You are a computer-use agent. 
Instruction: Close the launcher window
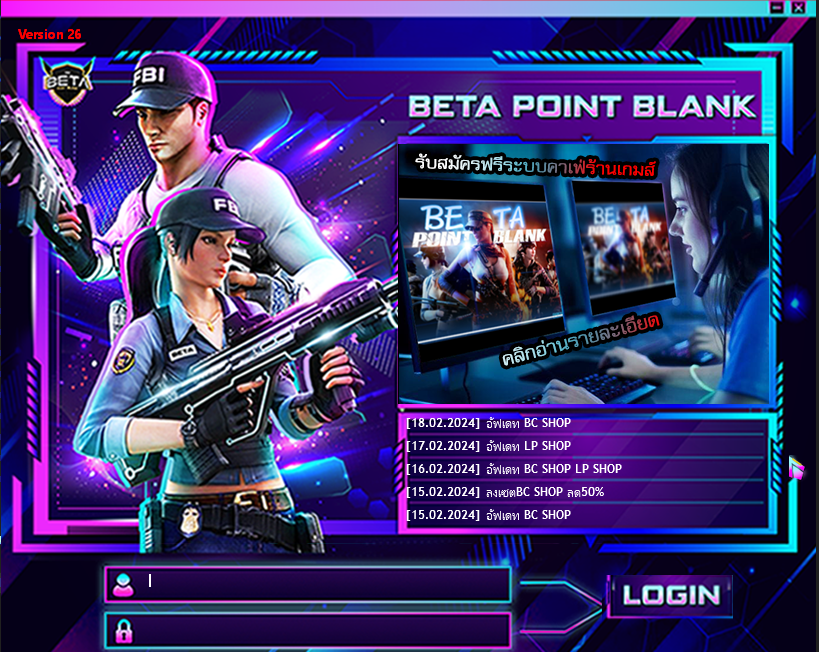pos(798,7)
